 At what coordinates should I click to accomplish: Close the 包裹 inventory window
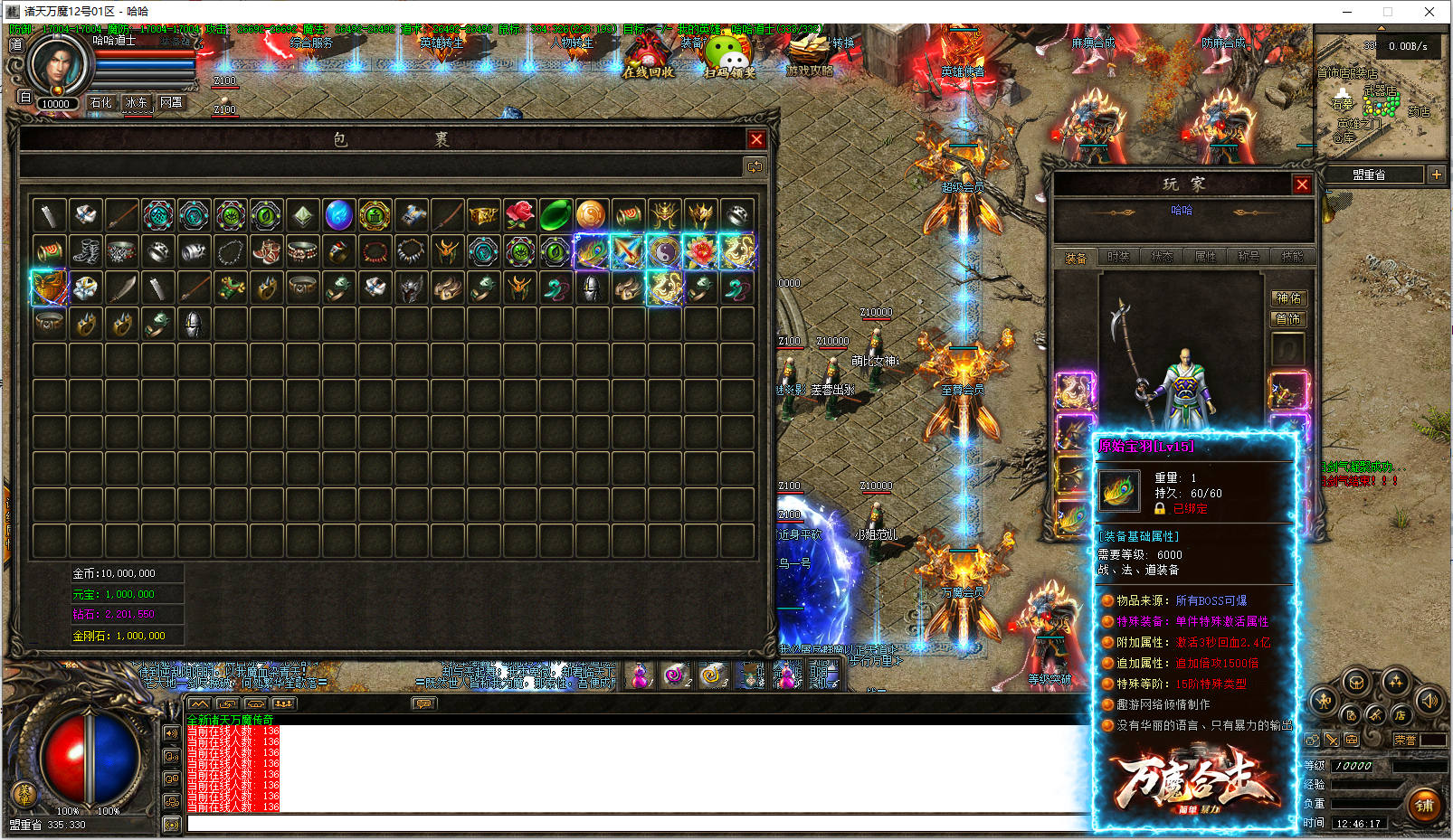tap(756, 139)
